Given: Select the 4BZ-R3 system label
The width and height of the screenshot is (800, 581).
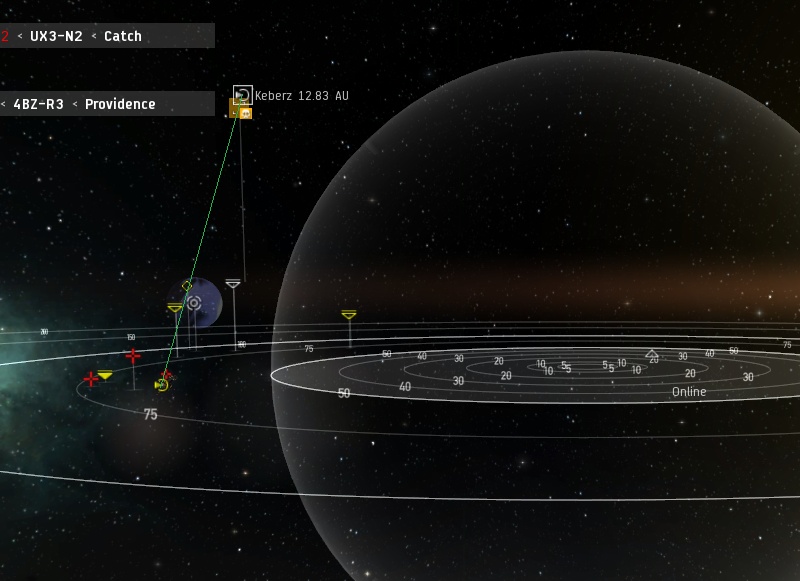Looking at the screenshot, I should 38,104.
